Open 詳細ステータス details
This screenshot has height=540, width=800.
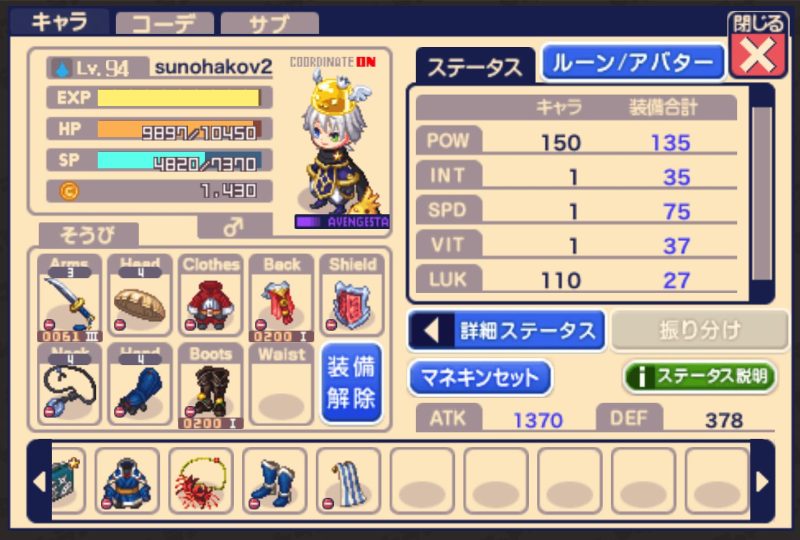coord(506,330)
